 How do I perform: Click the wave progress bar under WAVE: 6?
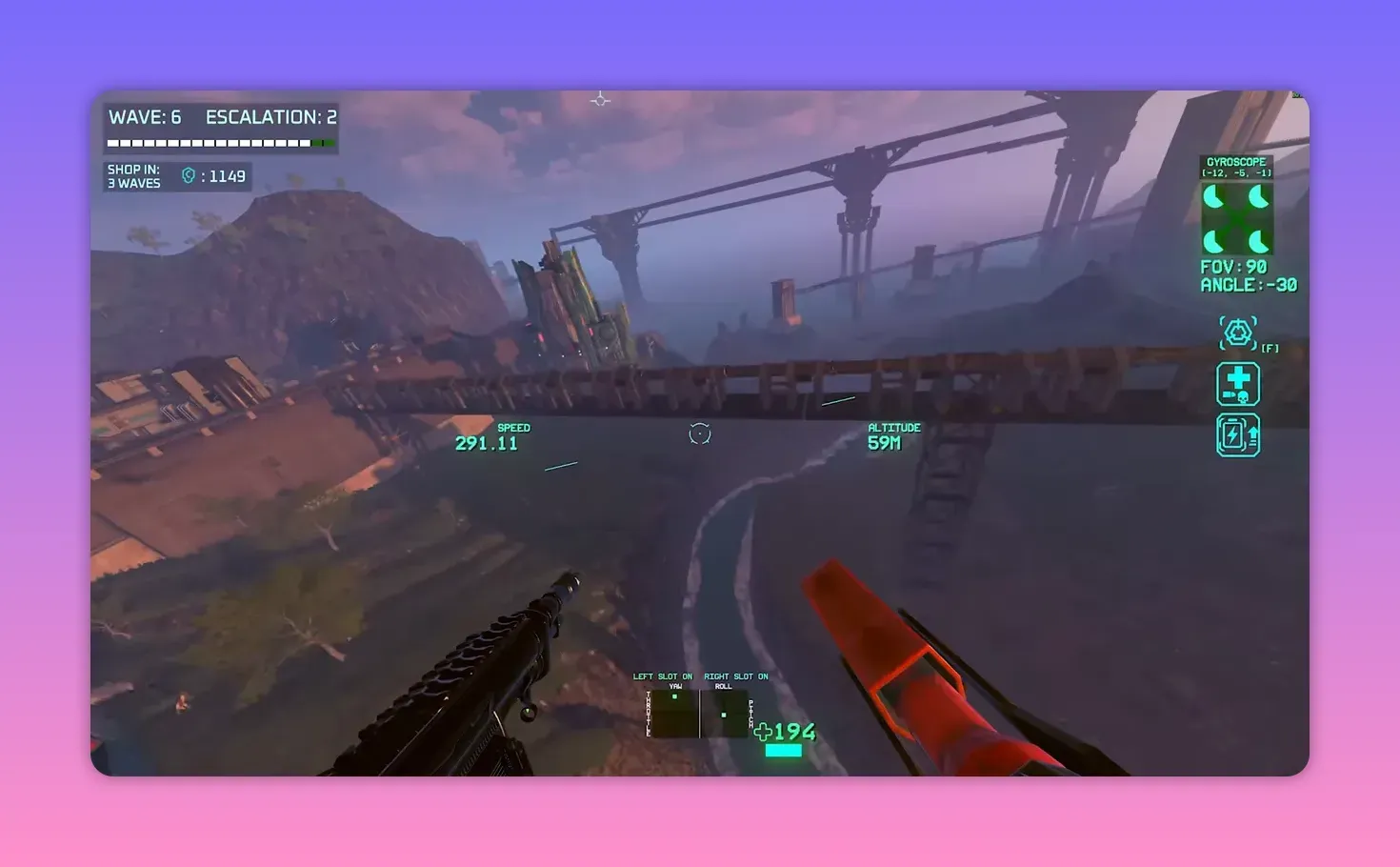pos(218,142)
